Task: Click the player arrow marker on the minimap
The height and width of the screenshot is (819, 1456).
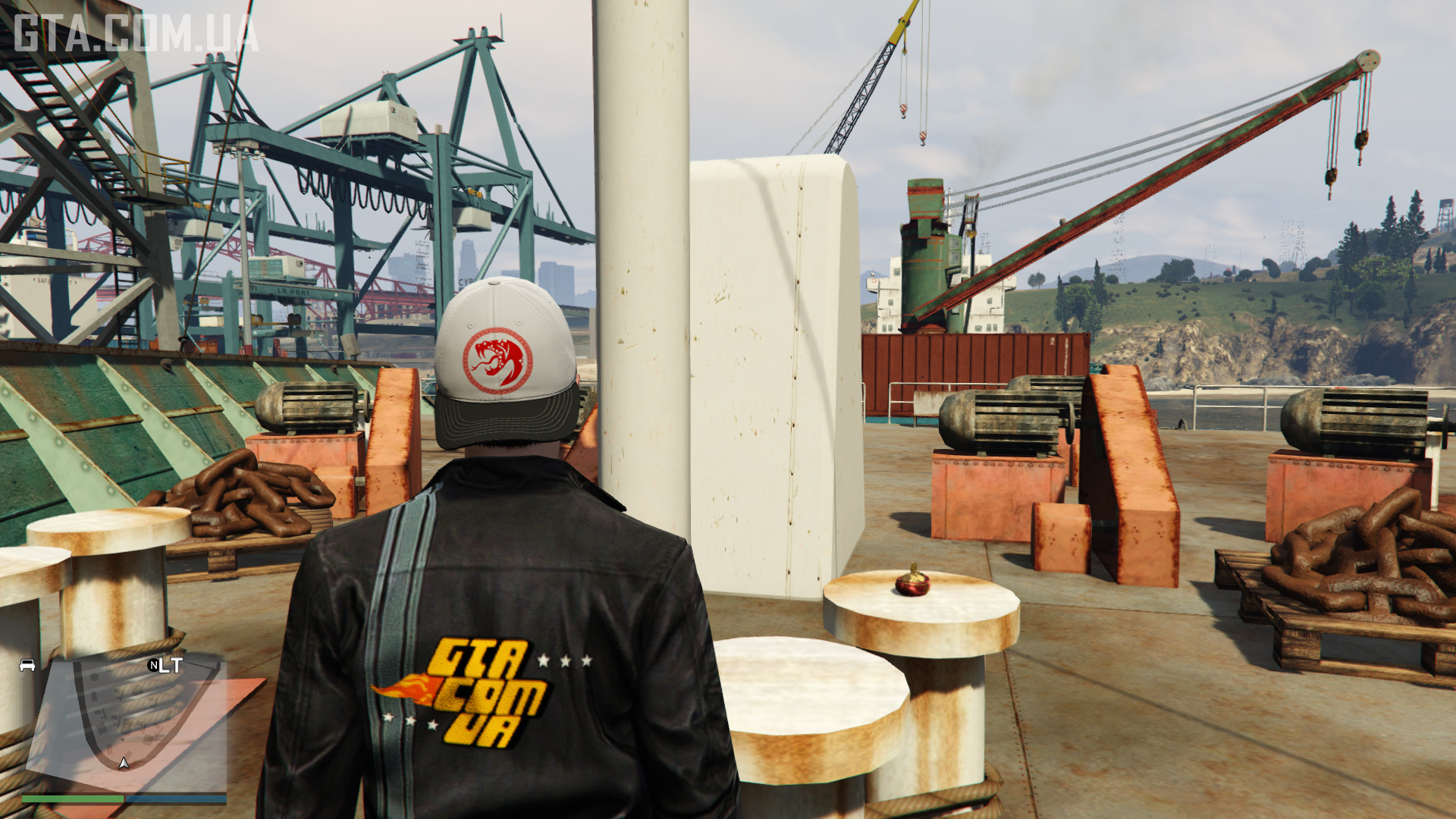Action: pyautogui.click(x=124, y=762)
